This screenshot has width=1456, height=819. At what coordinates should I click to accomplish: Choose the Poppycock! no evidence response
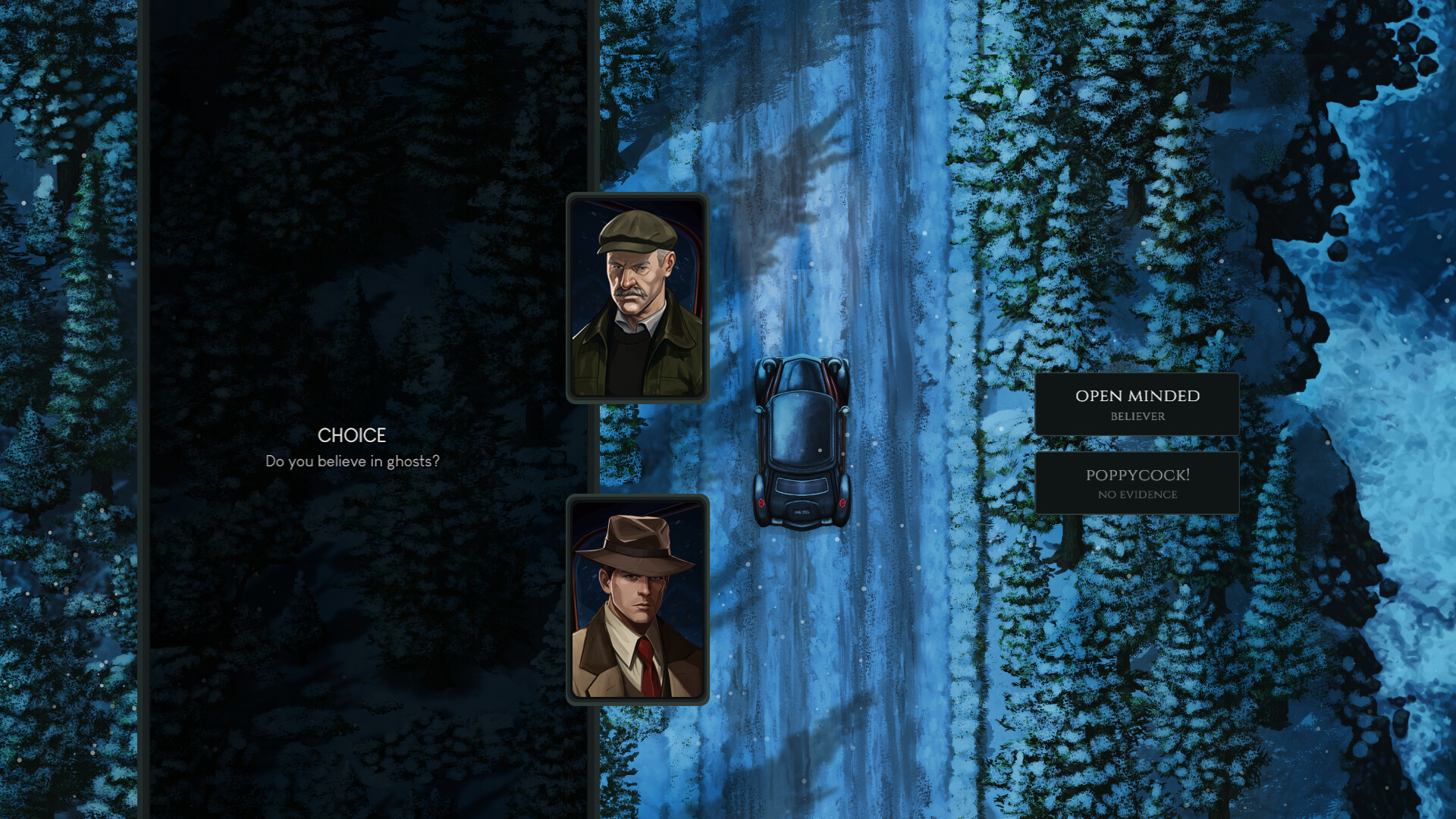[x=1136, y=482]
